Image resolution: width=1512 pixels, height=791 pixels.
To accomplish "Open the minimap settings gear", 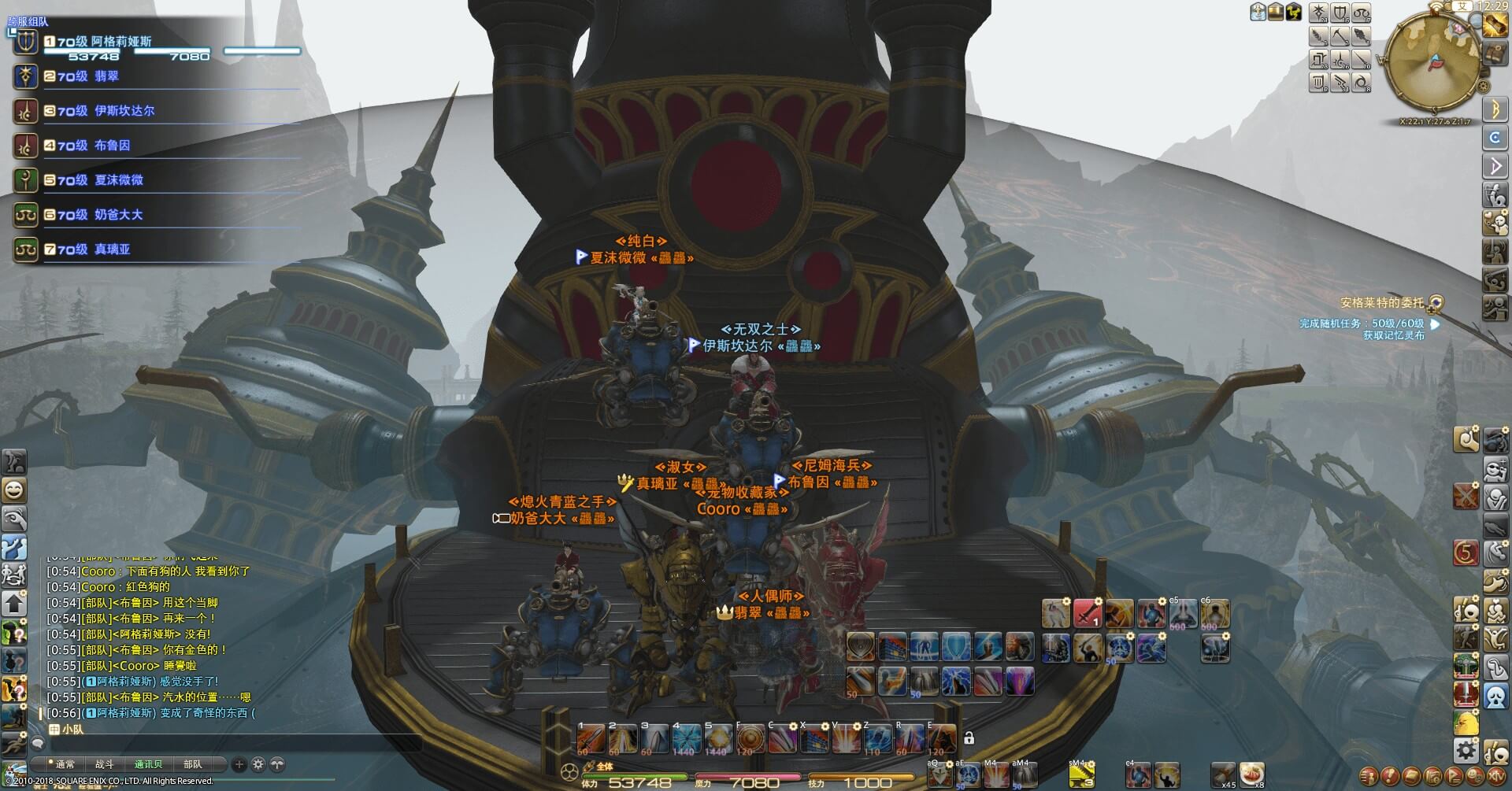I will click(x=1484, y=86).
